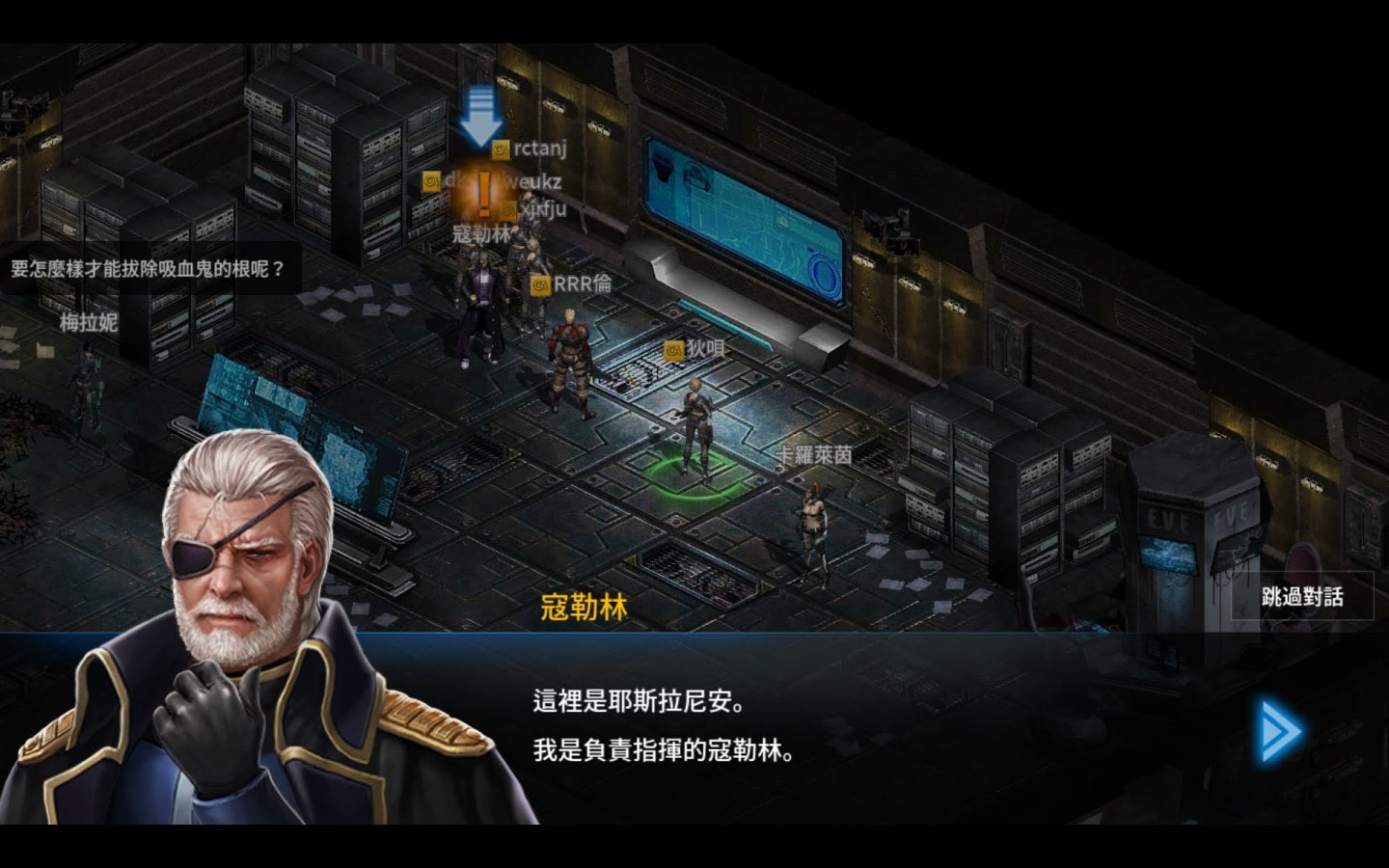The image size is (1389, 868).
Task: Click the CA guild badge next to weukz
Action: click(430, 181)
